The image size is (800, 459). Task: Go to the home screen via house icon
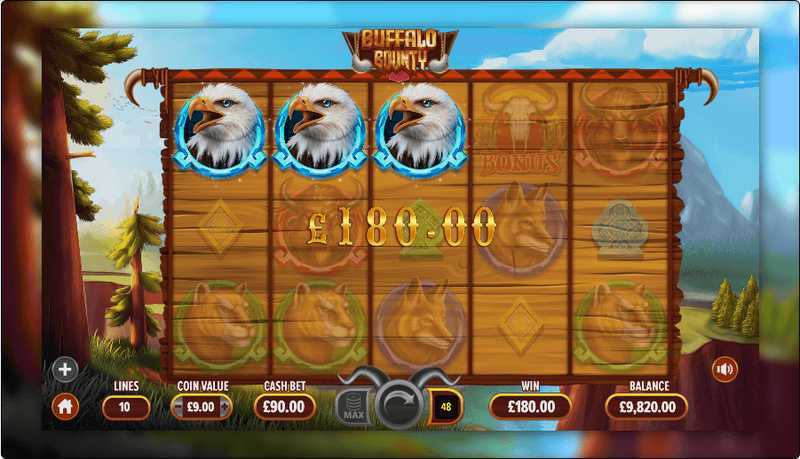click(65, 406)
